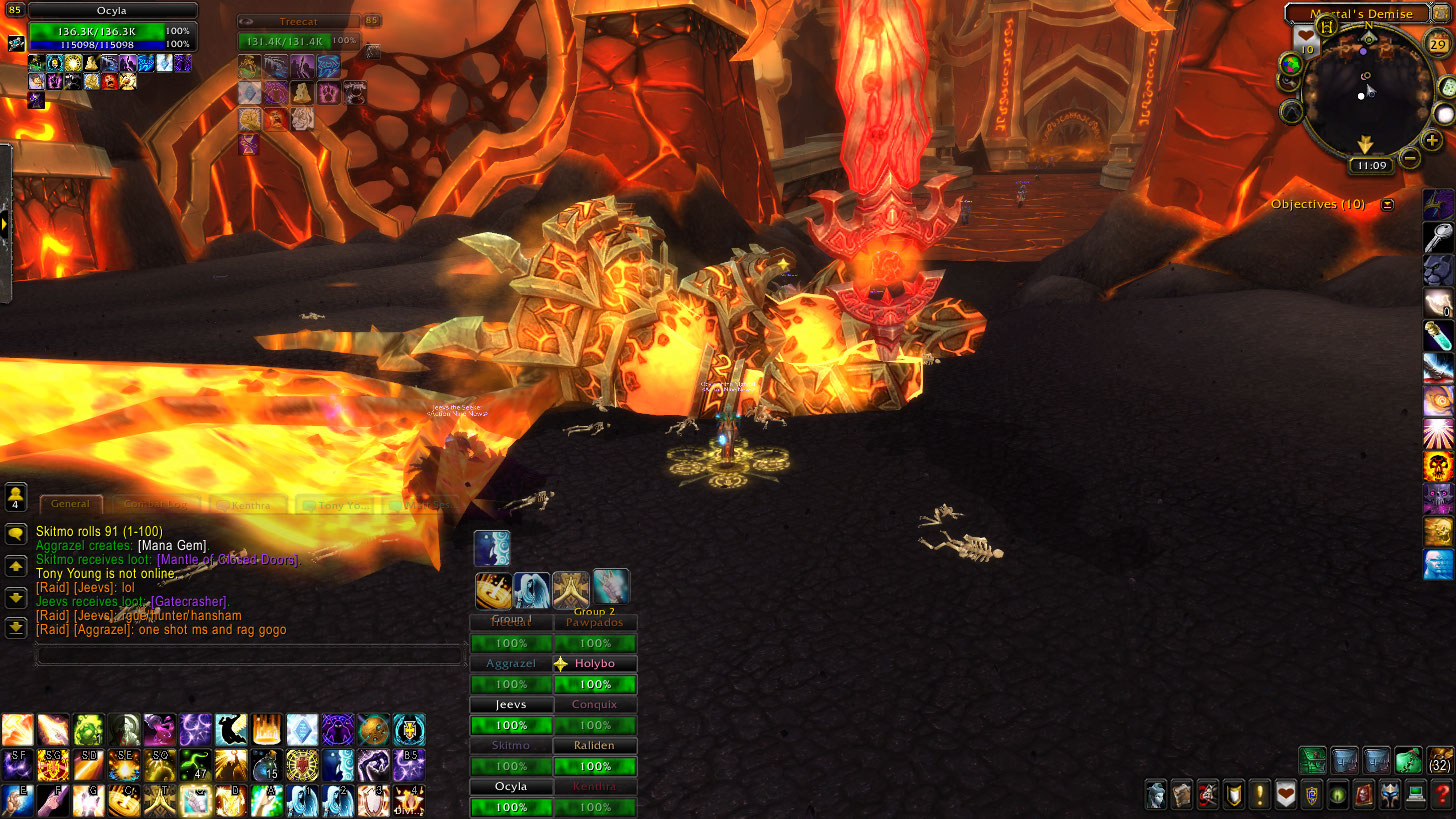Zoom in the minimap with the plus button
The width and height of the screenshot is (1456, 819).
point(1432,141)
